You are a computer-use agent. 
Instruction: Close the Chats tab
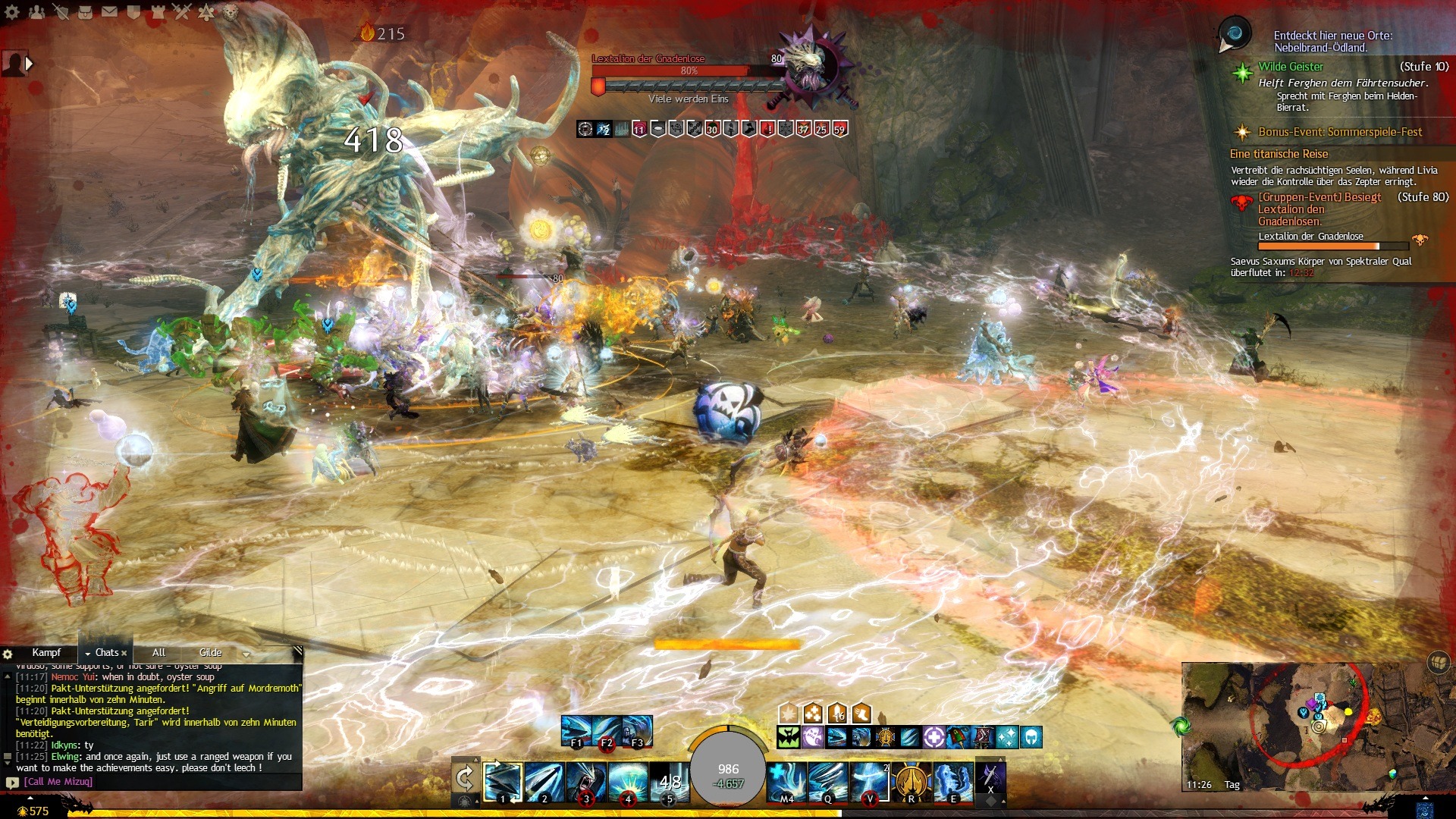[x=124, y=653]
